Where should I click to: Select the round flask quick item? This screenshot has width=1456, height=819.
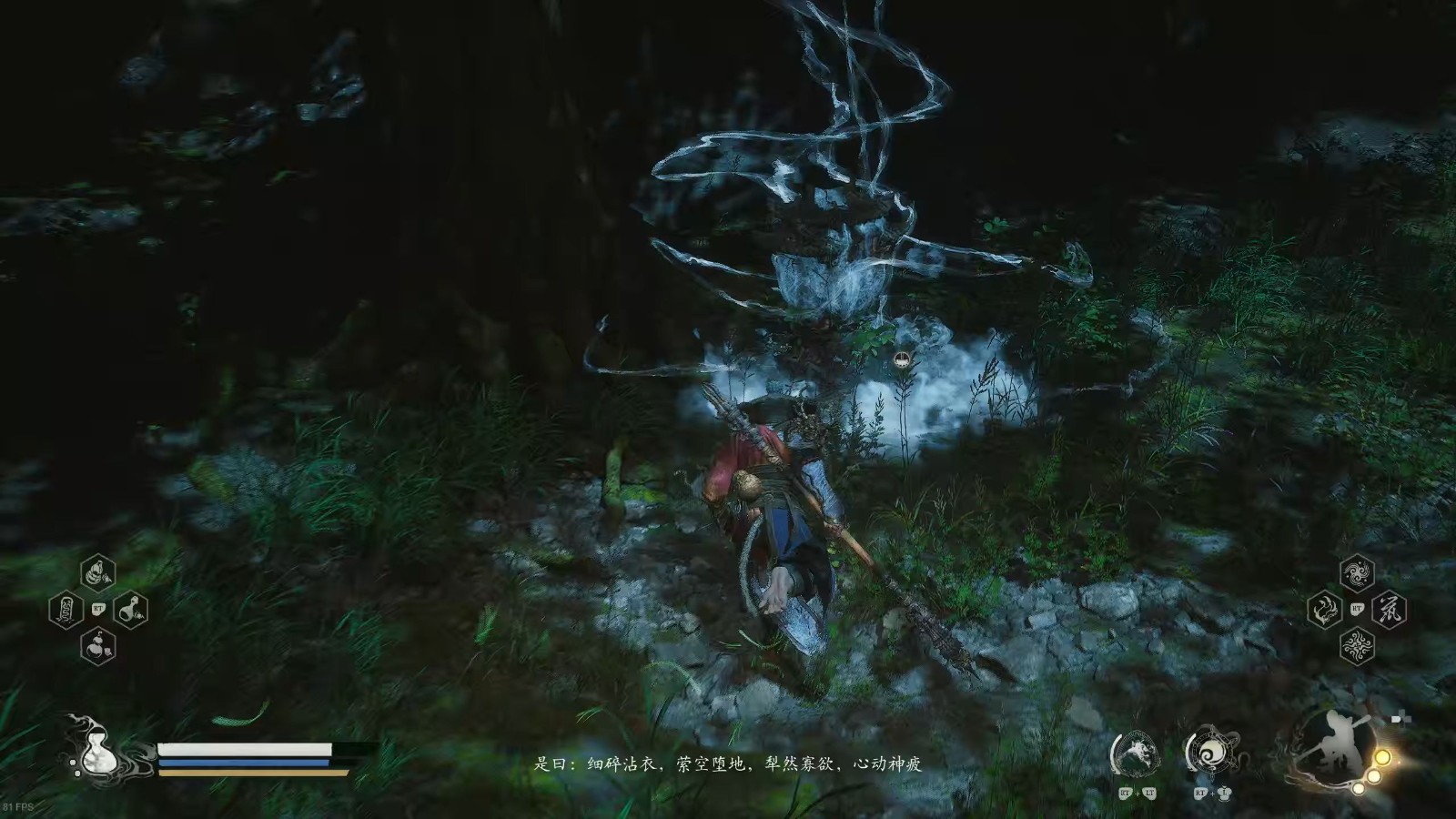130,609
